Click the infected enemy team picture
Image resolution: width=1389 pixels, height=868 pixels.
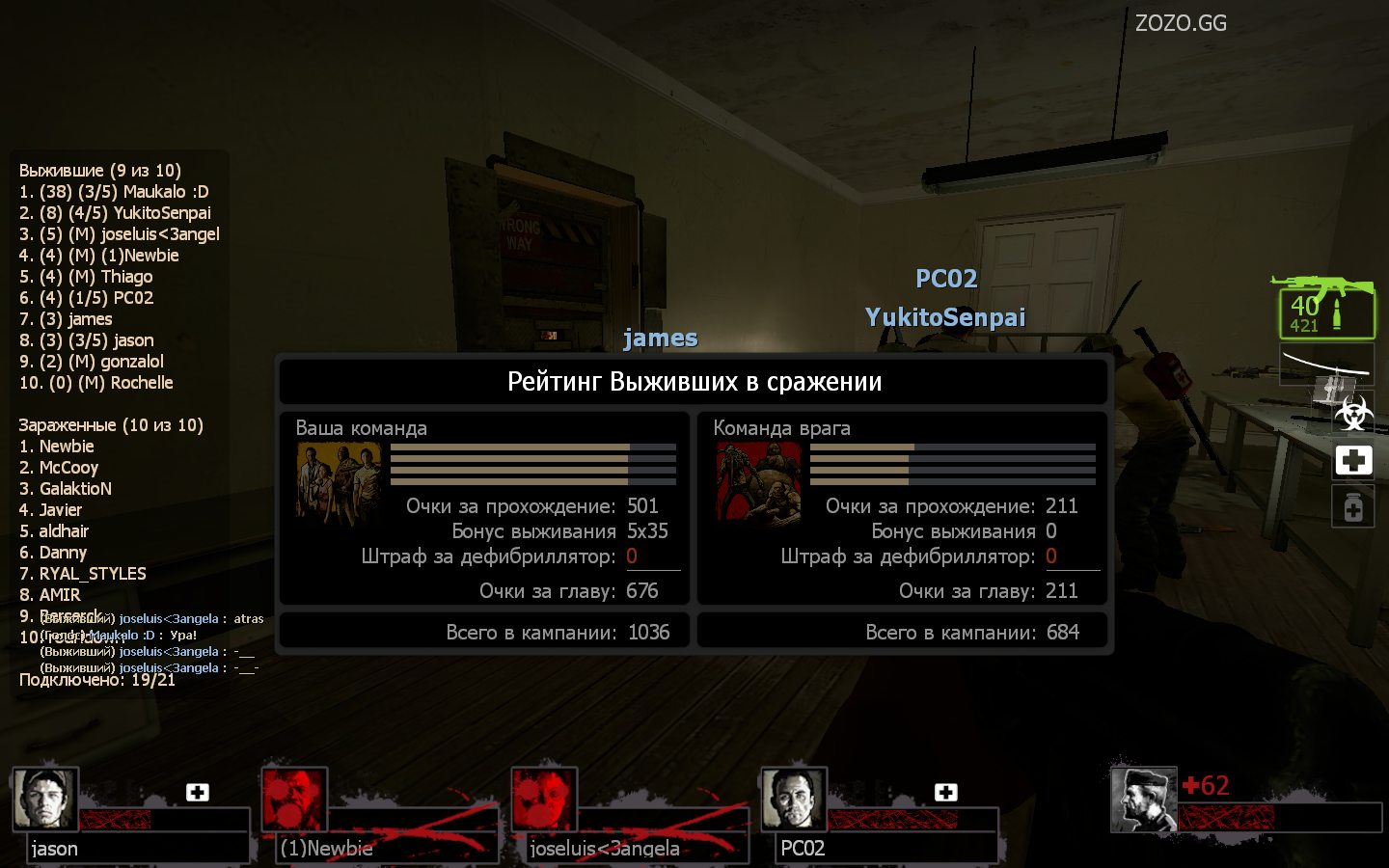click(x=758, y=483)
